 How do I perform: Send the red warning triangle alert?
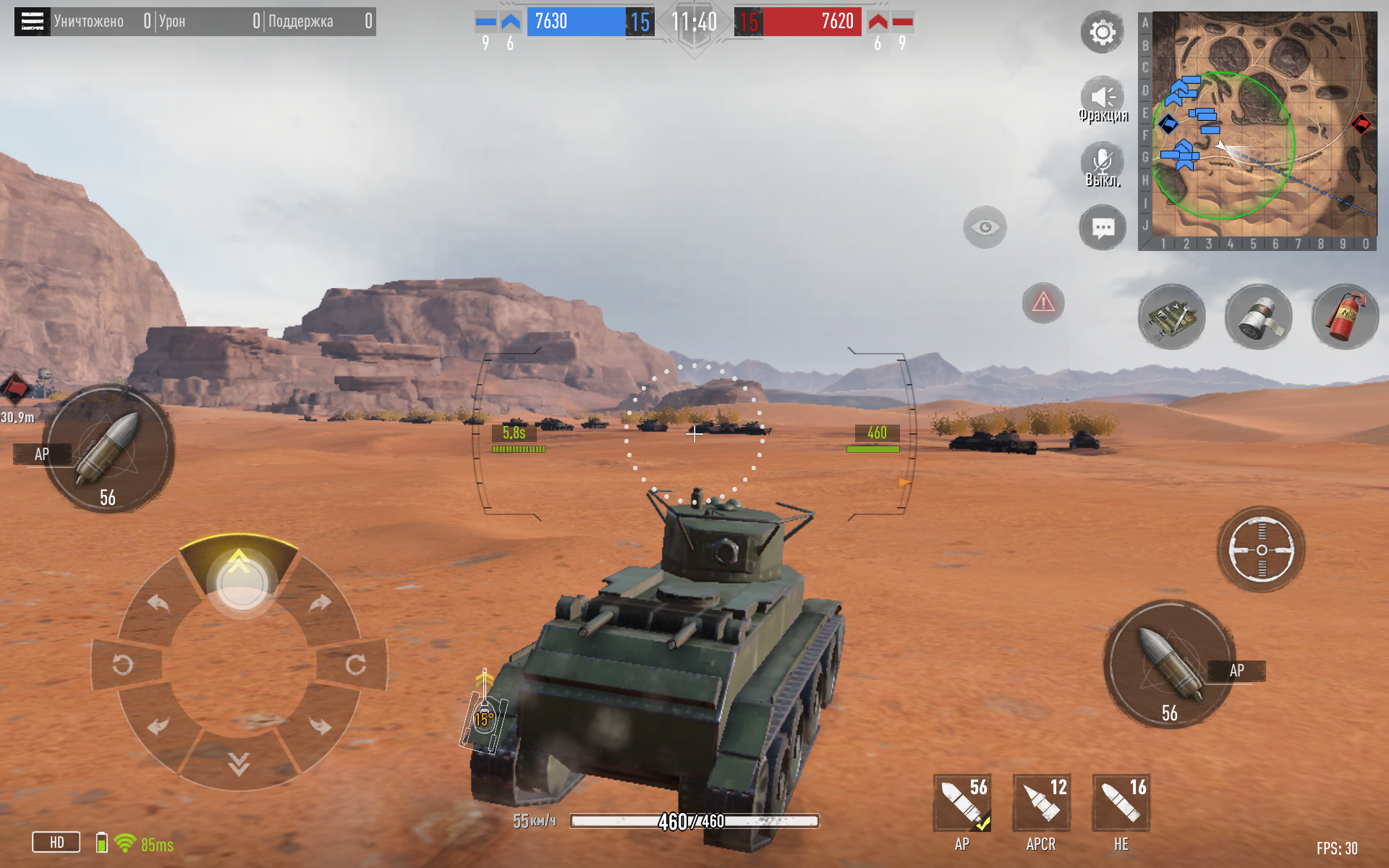1043,302
